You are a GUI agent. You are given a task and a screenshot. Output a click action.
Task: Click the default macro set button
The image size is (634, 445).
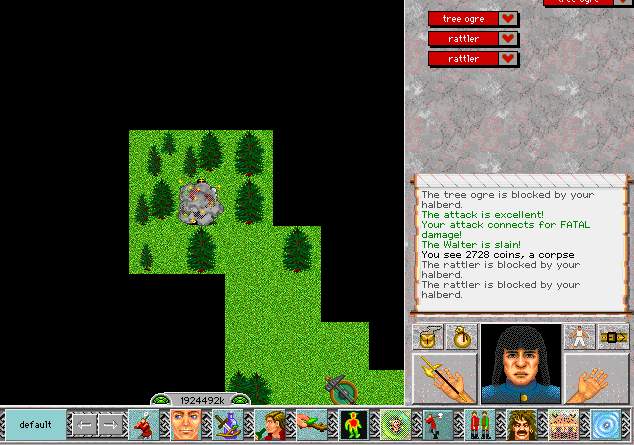[x=35, y=424]
